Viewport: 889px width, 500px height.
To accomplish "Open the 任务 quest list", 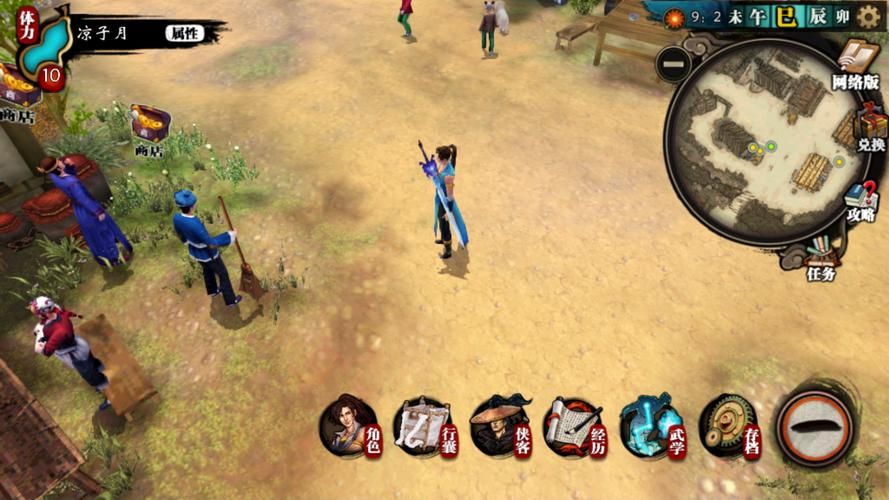I will point(820,257).
